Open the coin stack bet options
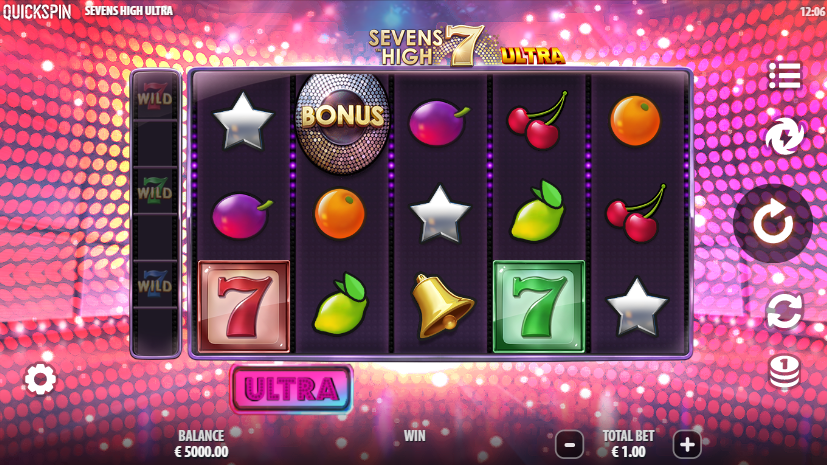Screen dimensions: 827x465 point(785,371)
